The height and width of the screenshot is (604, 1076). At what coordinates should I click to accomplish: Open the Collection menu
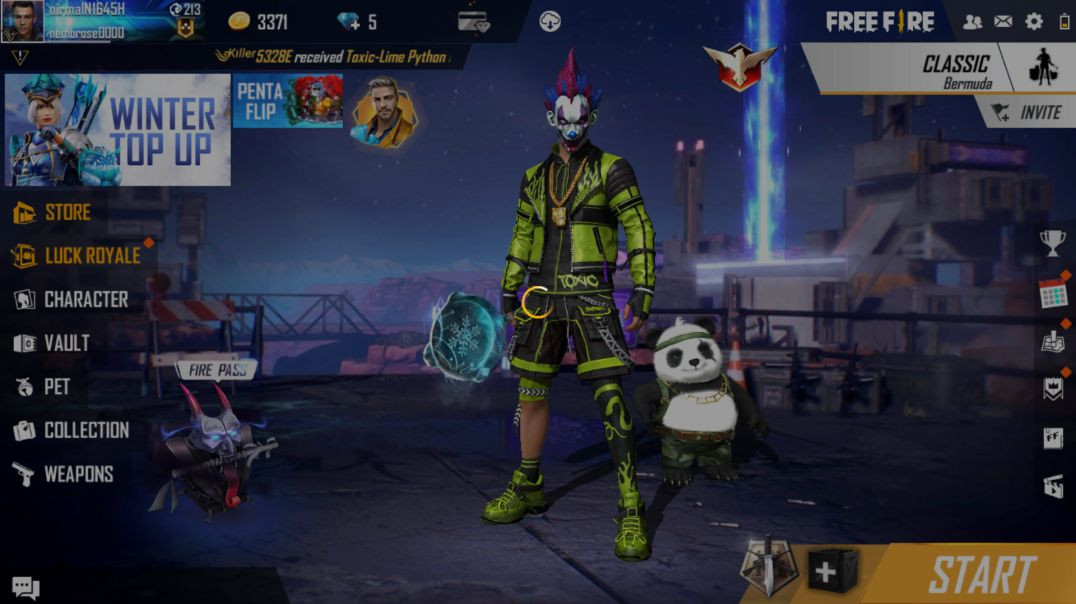[x=85, y=430]
